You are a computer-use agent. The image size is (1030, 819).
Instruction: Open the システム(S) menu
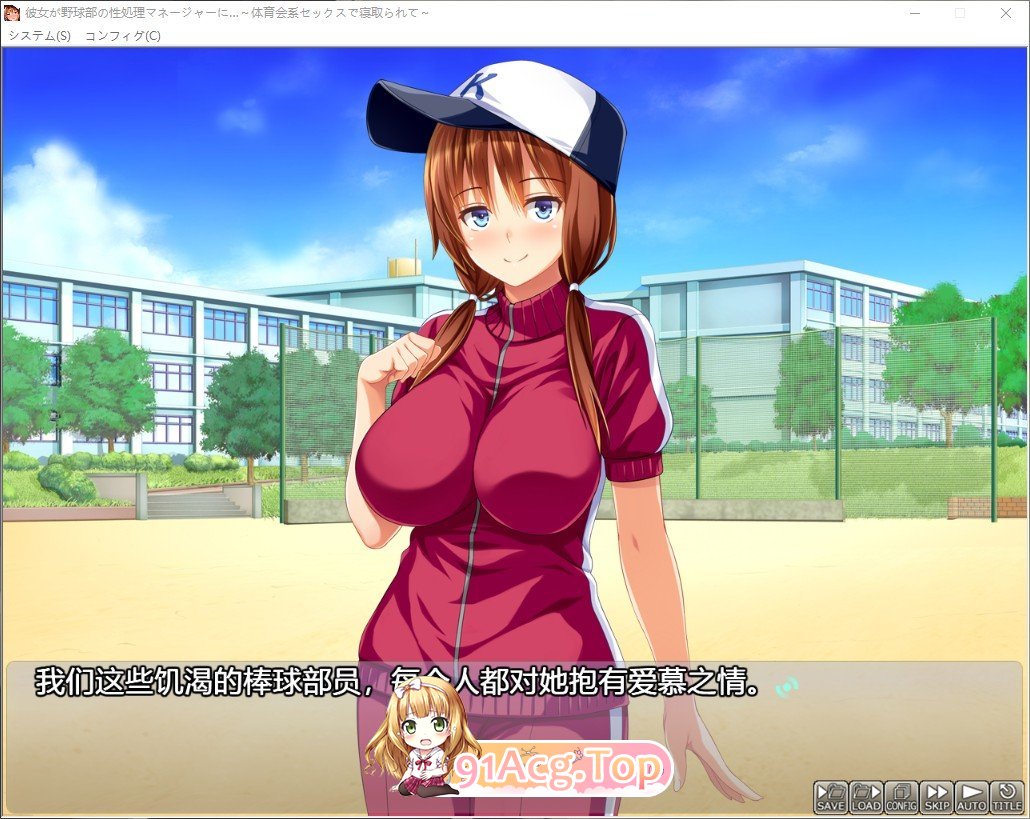(40, 36)
